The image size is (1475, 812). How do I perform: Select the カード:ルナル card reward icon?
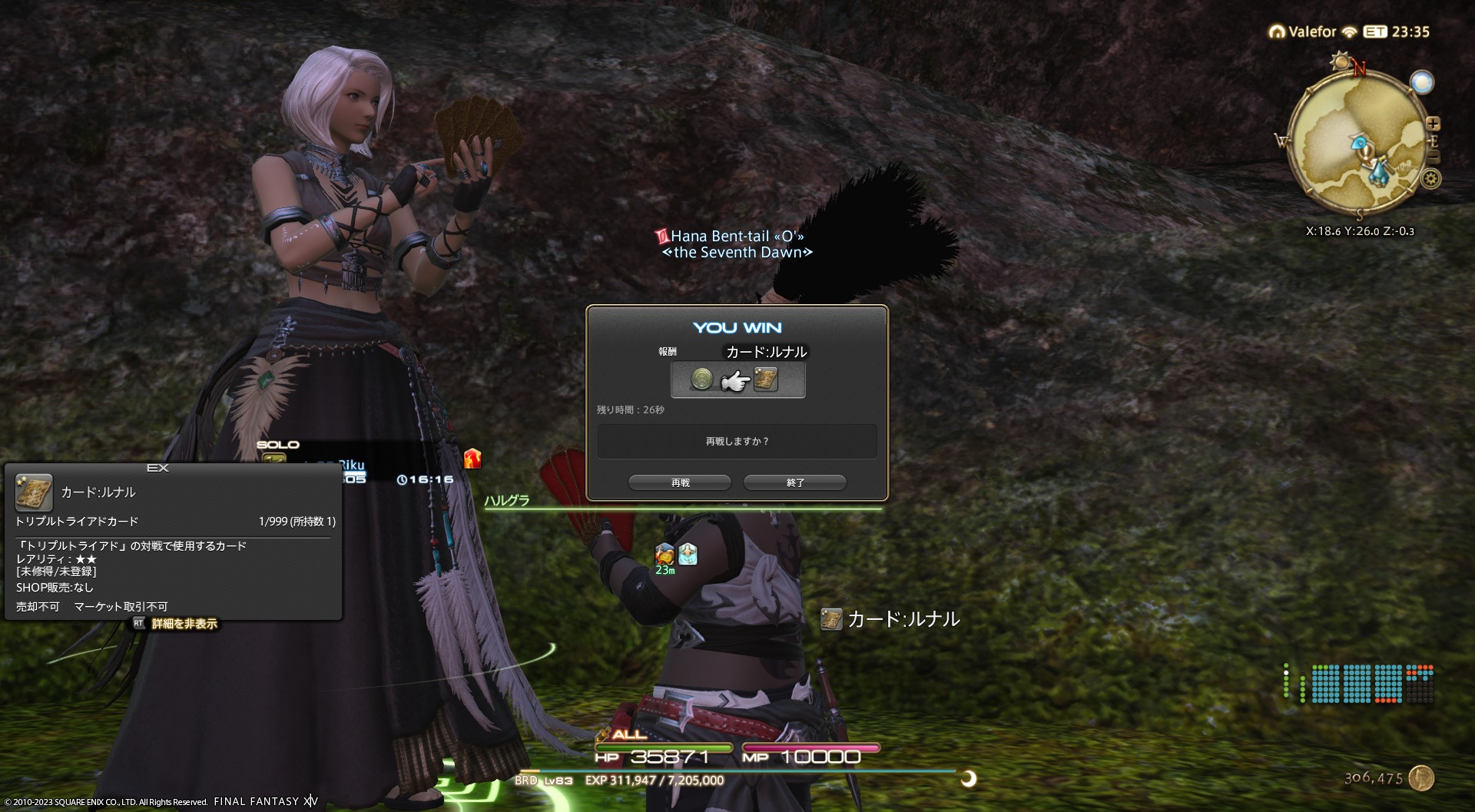tap(766, 379)
